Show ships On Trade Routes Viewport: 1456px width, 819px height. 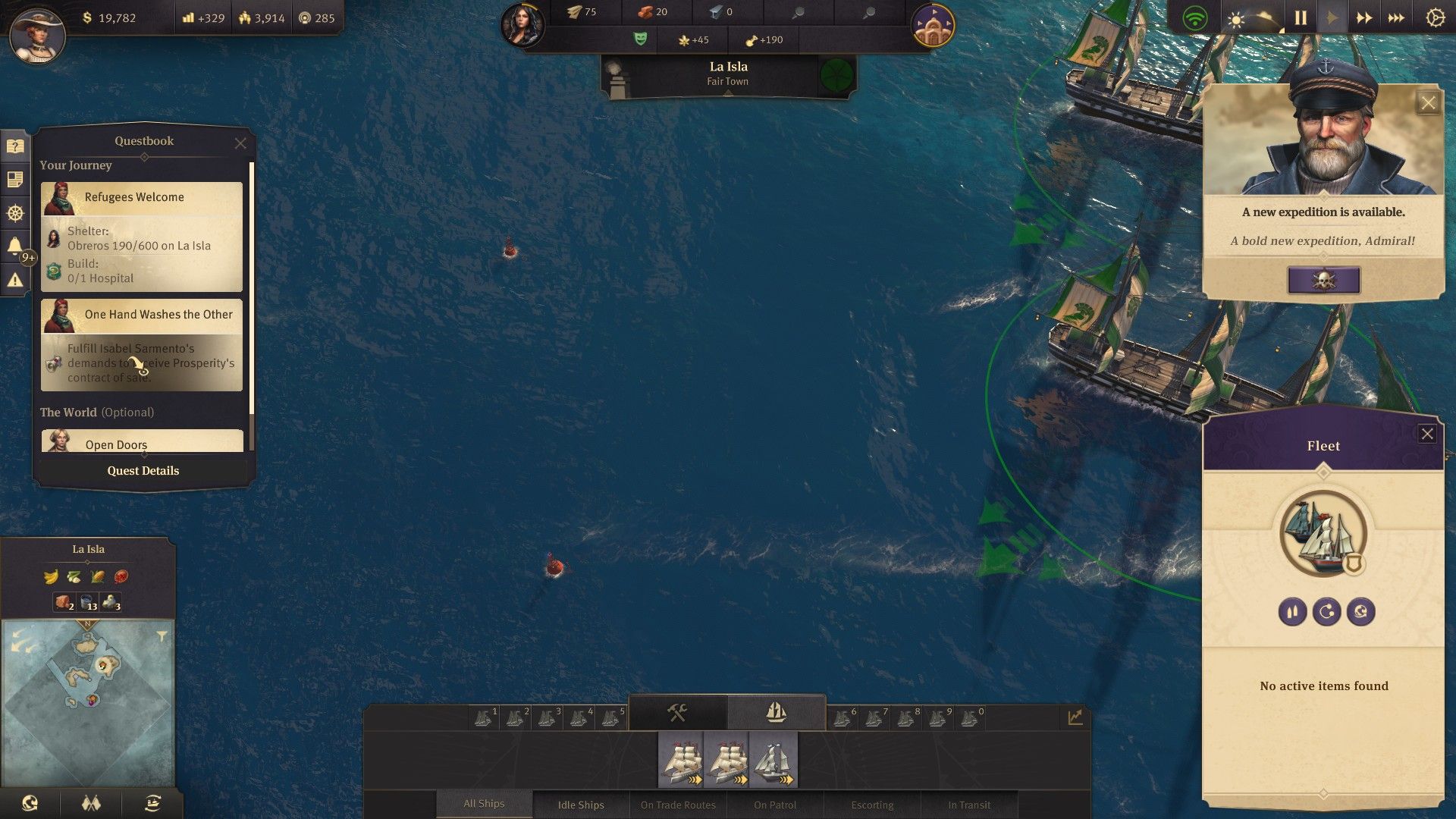pos(678,805)
